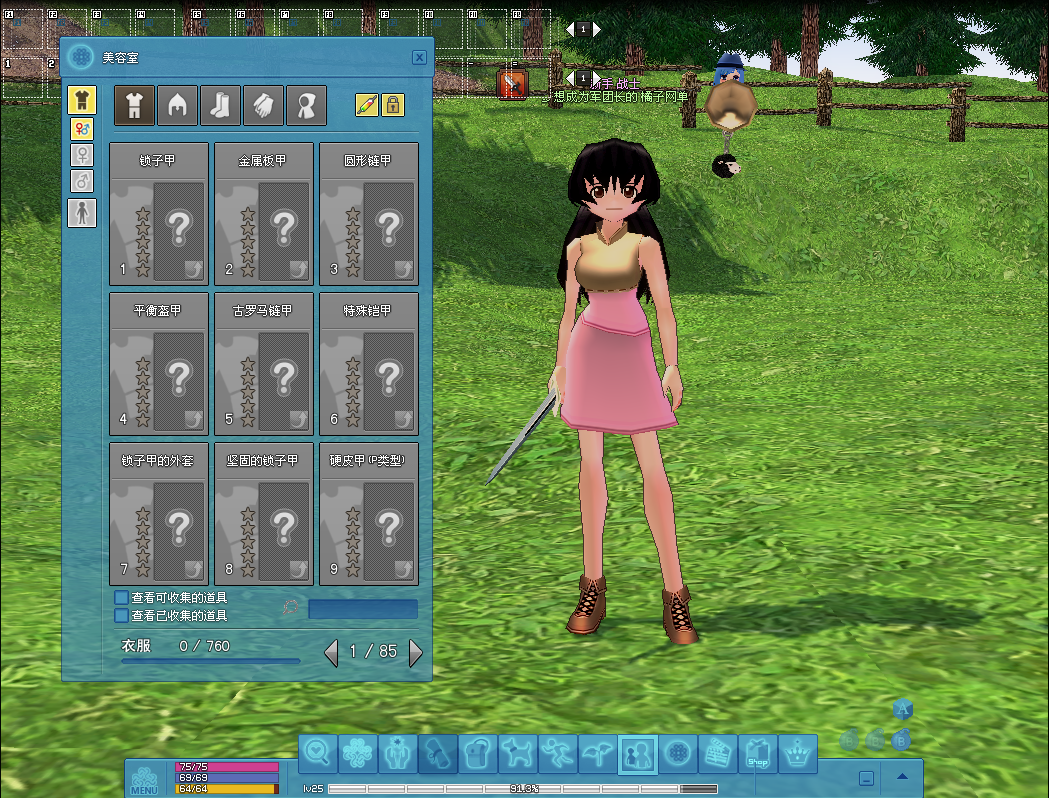
Task: Select the female gender filter
Action: 82,155
